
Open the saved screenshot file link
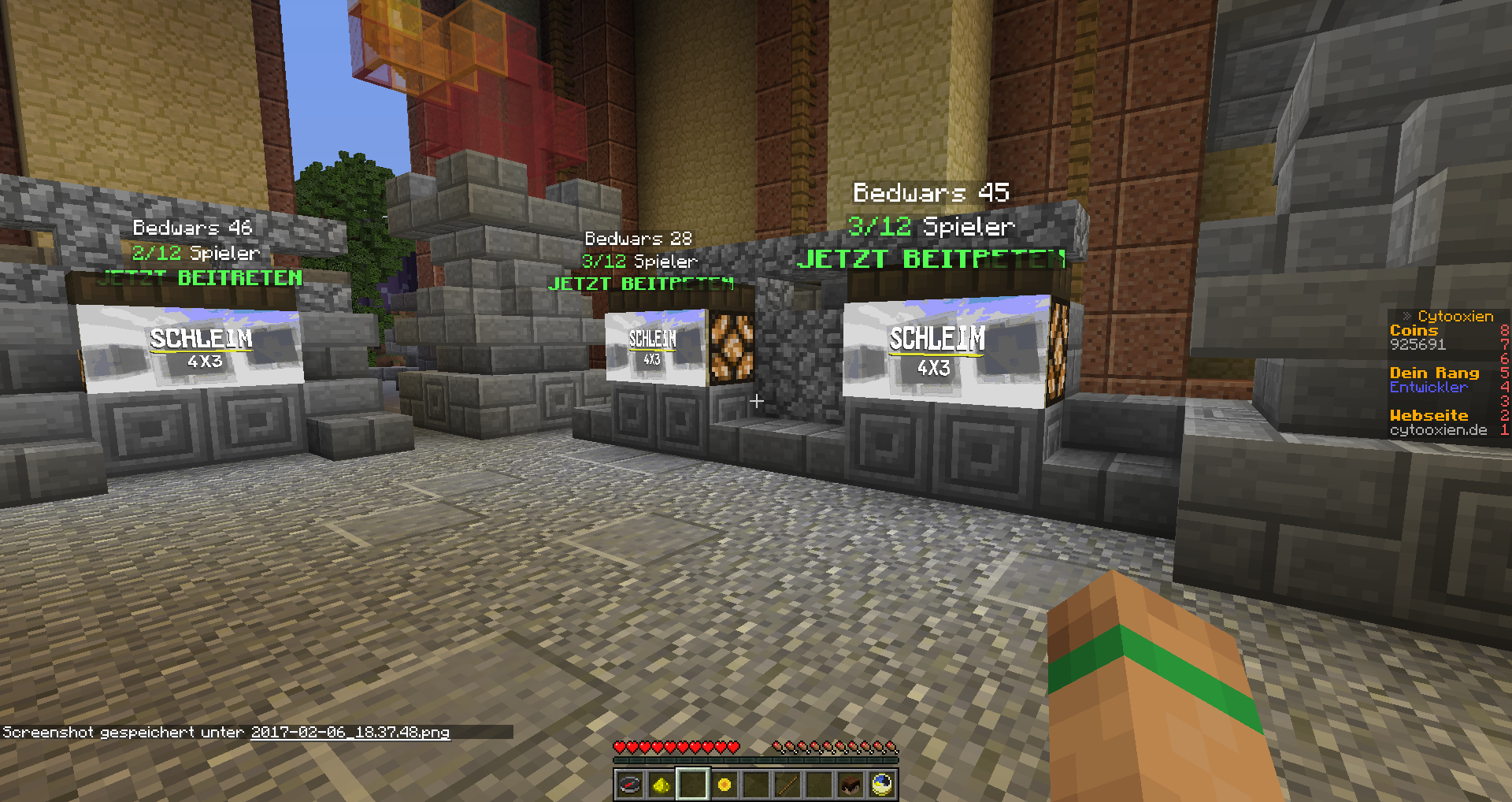[350, 733]
